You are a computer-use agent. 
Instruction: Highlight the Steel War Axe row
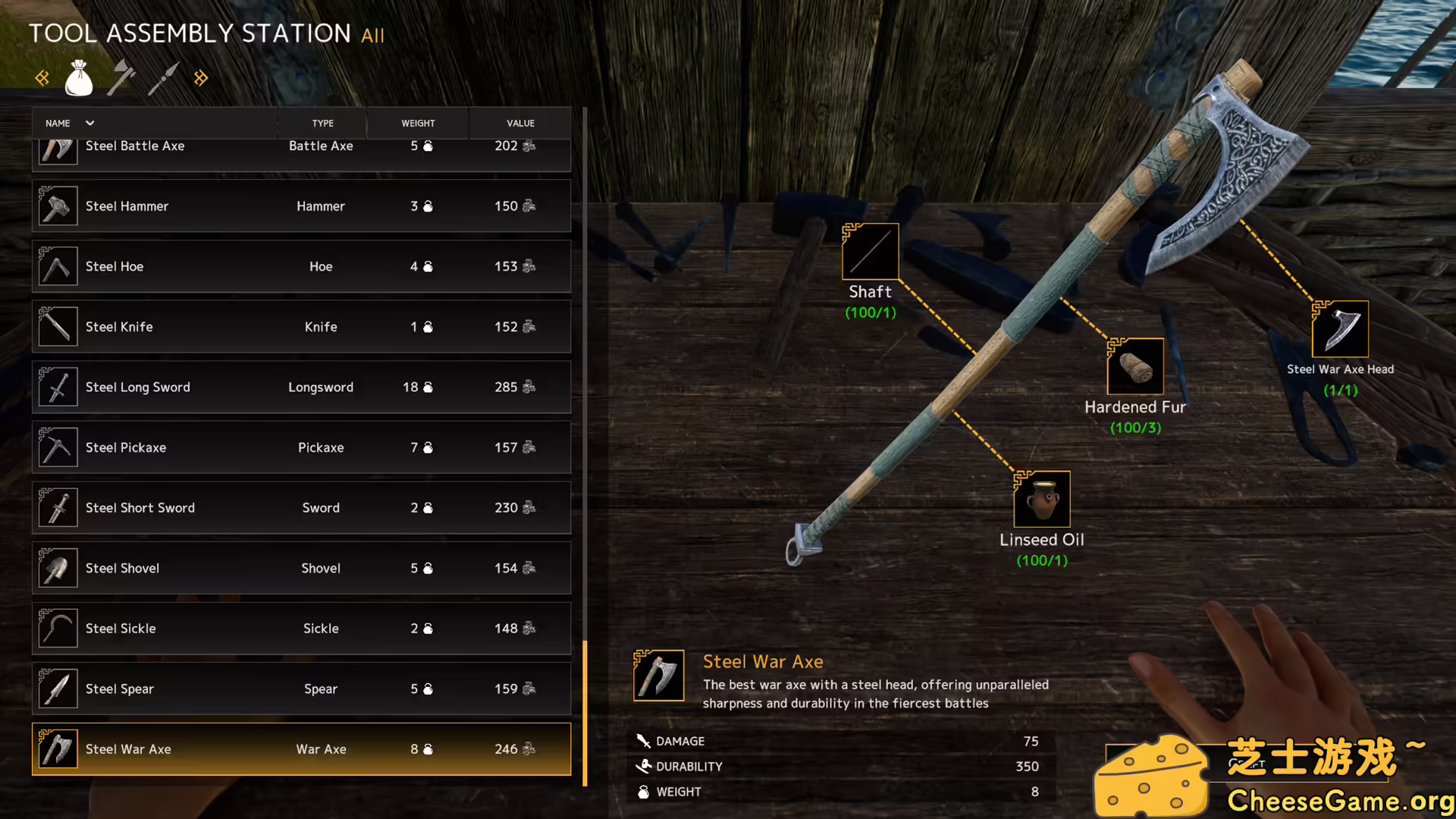click(x=301, y=749)
